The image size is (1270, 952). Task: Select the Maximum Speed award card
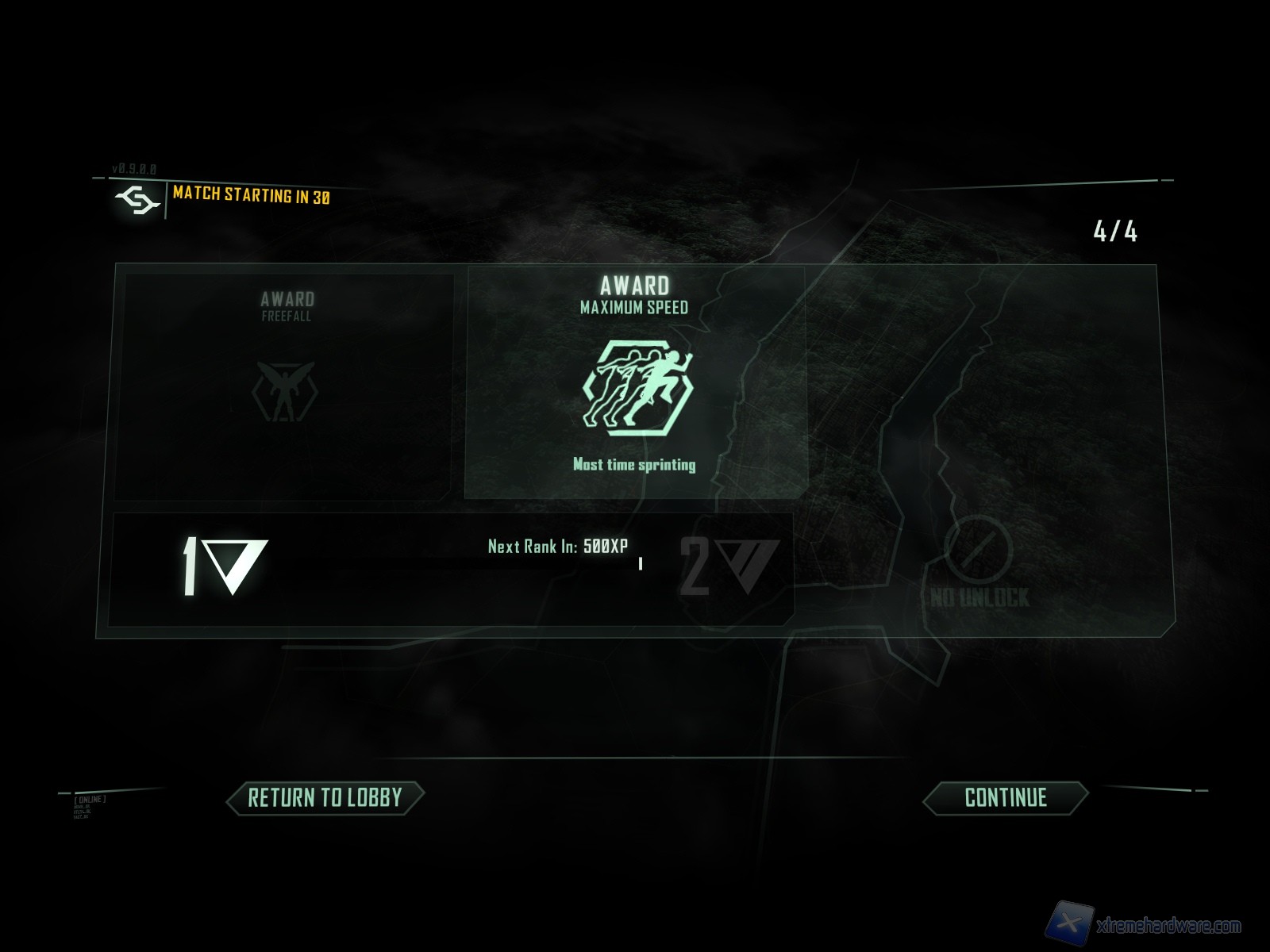point(634,383)
